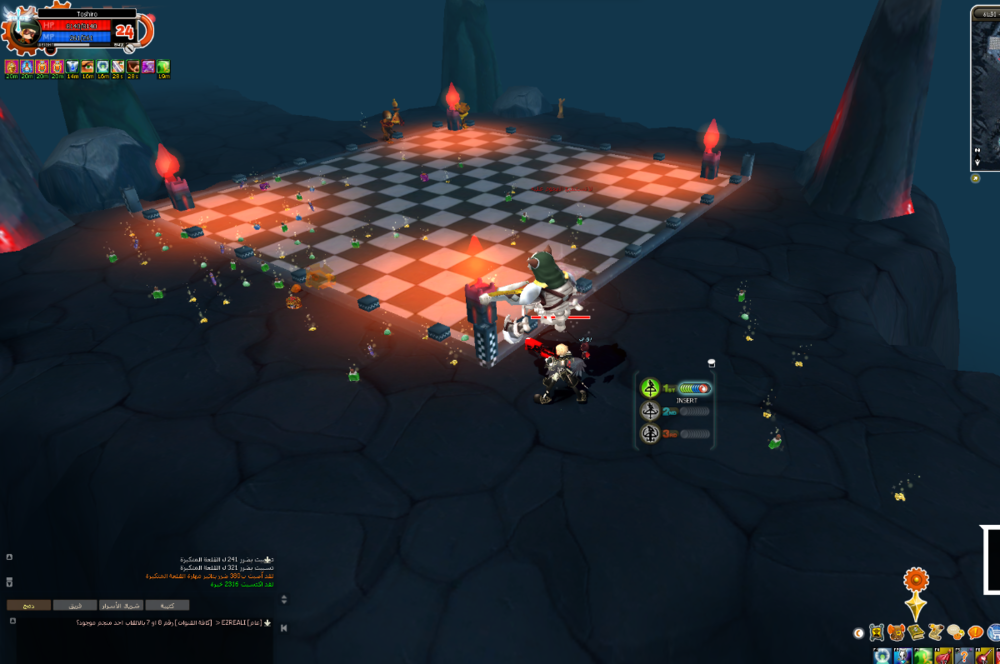
Task: Open the backpack inventory icon
Action: point(896,632)
